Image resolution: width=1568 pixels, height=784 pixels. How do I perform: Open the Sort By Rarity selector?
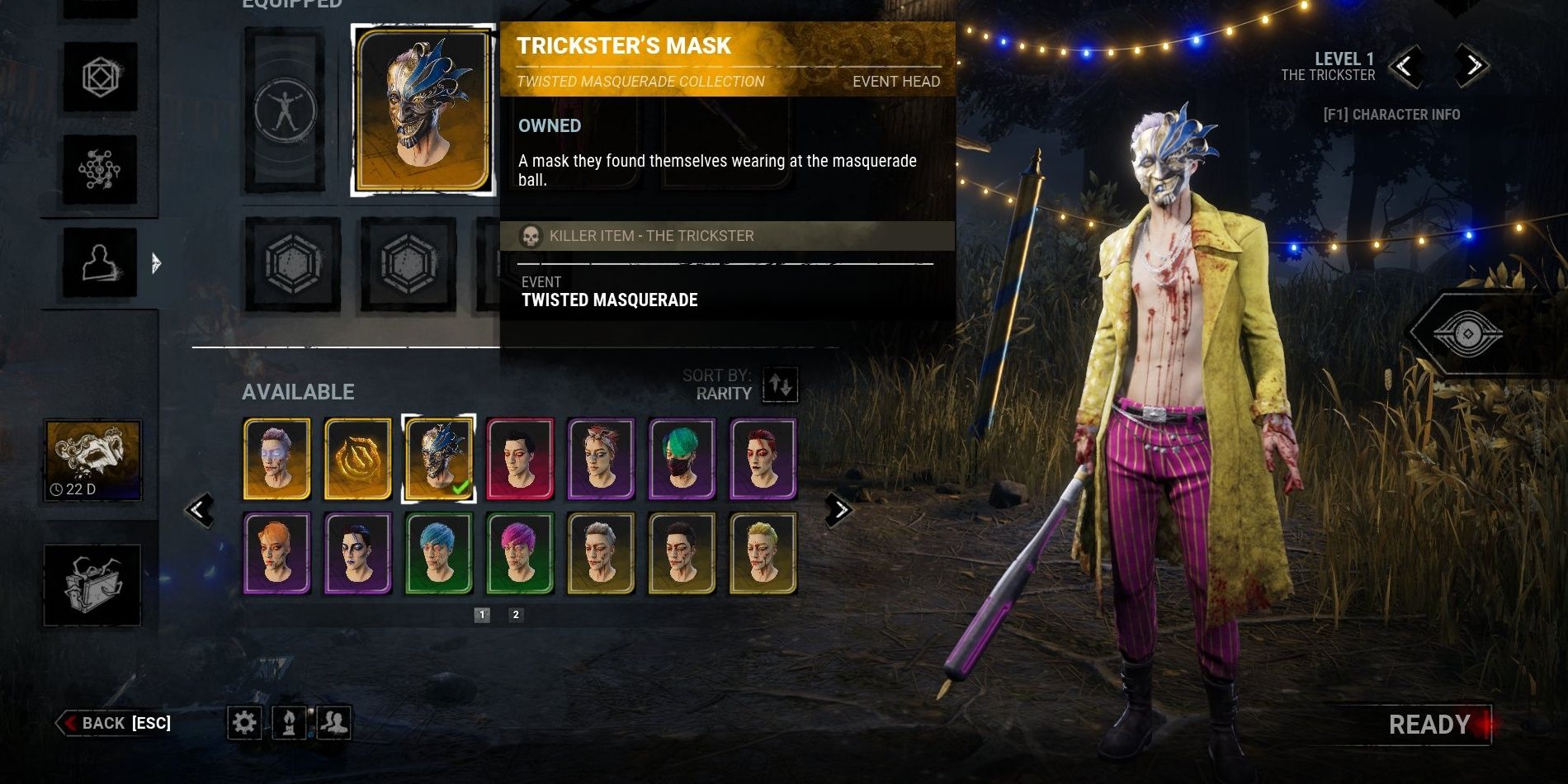coord(778,385)
